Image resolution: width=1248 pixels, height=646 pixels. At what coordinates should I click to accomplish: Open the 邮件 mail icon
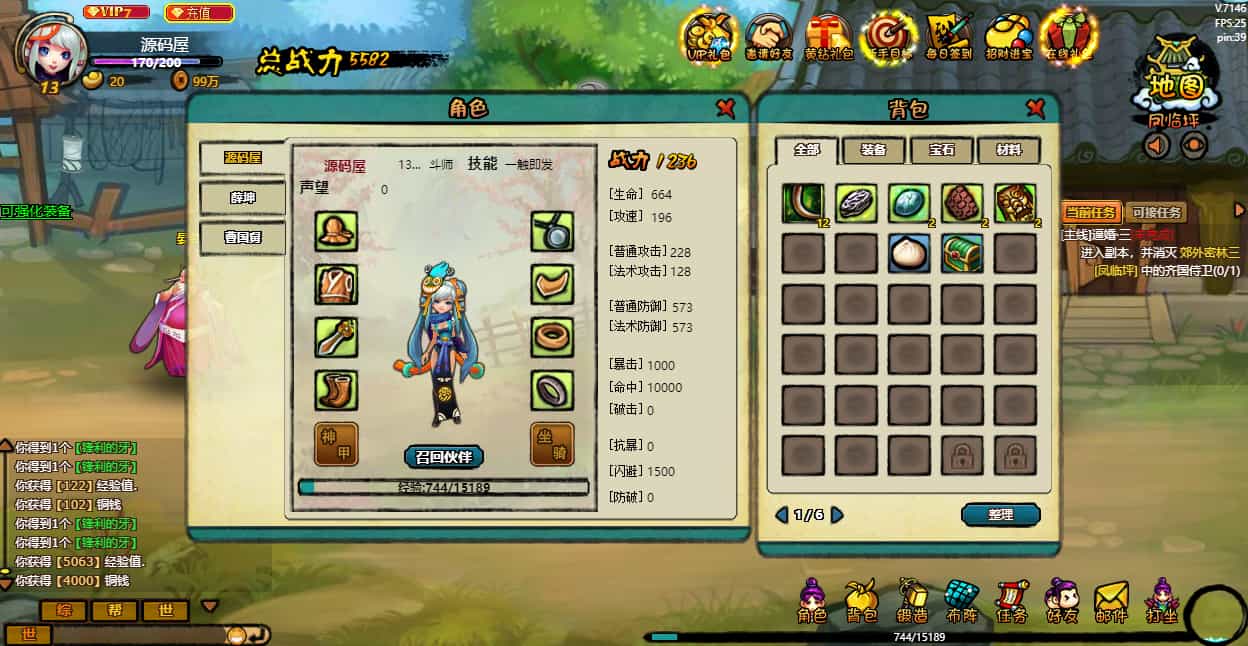click(x=1111, y=601)
